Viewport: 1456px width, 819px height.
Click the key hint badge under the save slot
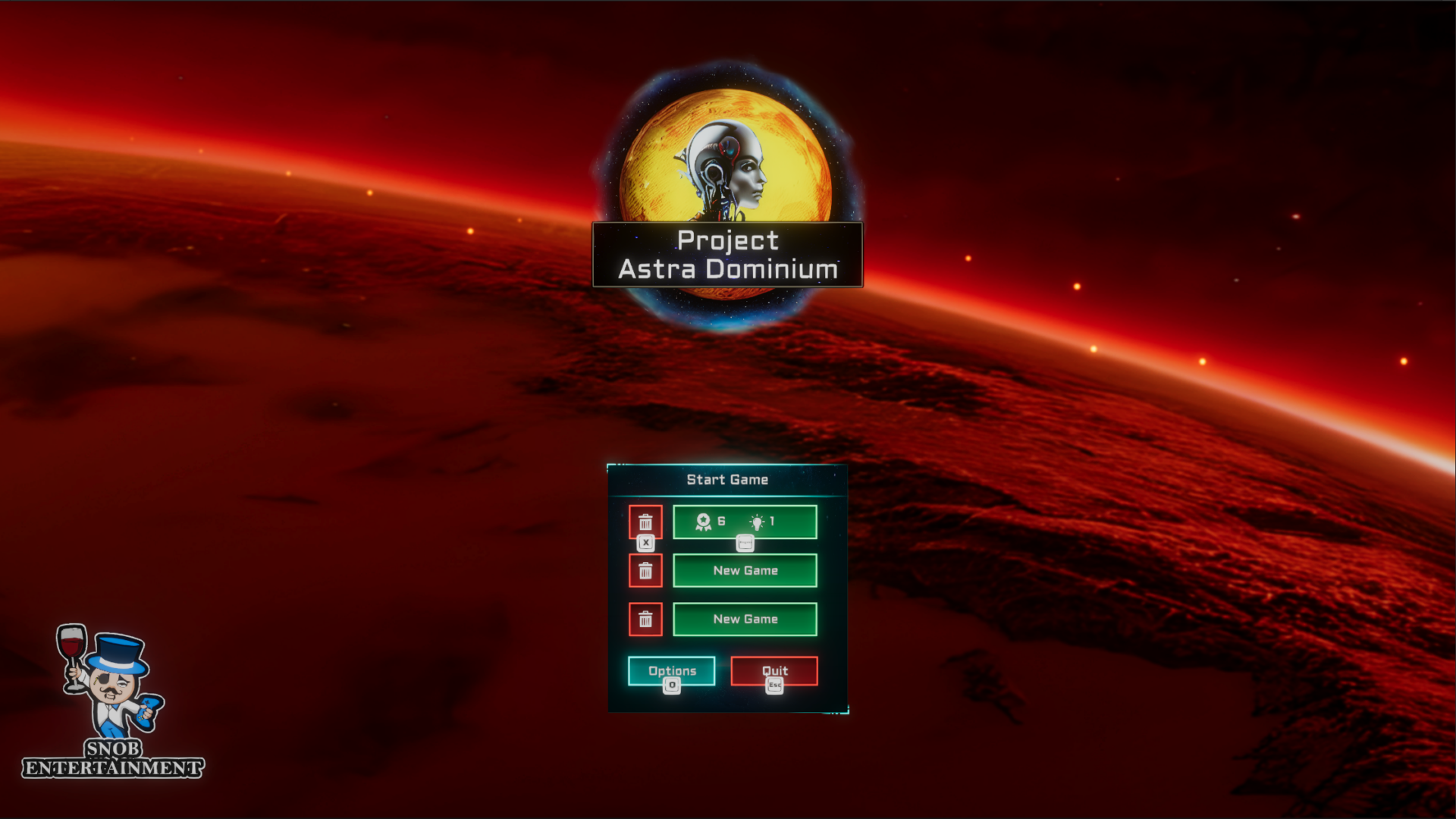[x=744, y=543]
